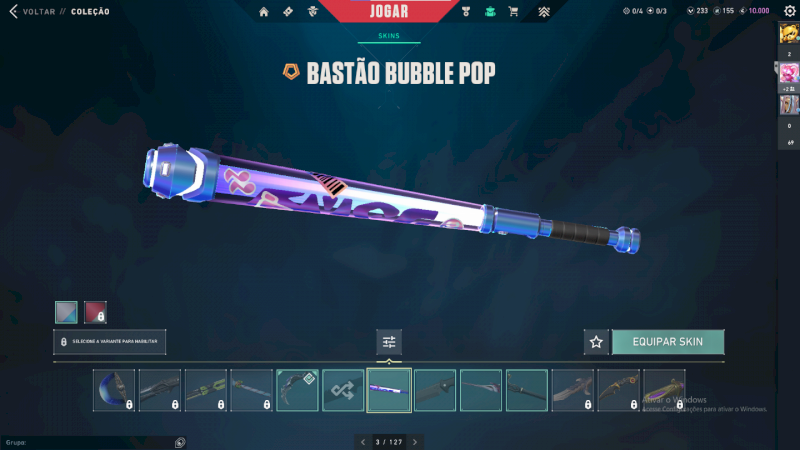Open the SKINS tab

[389, 35]
